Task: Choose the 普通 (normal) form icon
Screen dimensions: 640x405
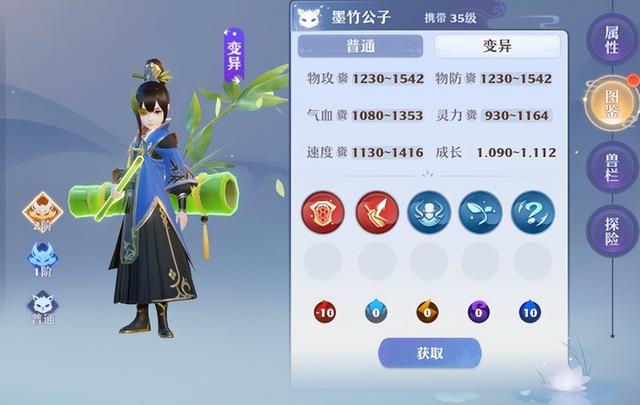Action: pos(43,306)
